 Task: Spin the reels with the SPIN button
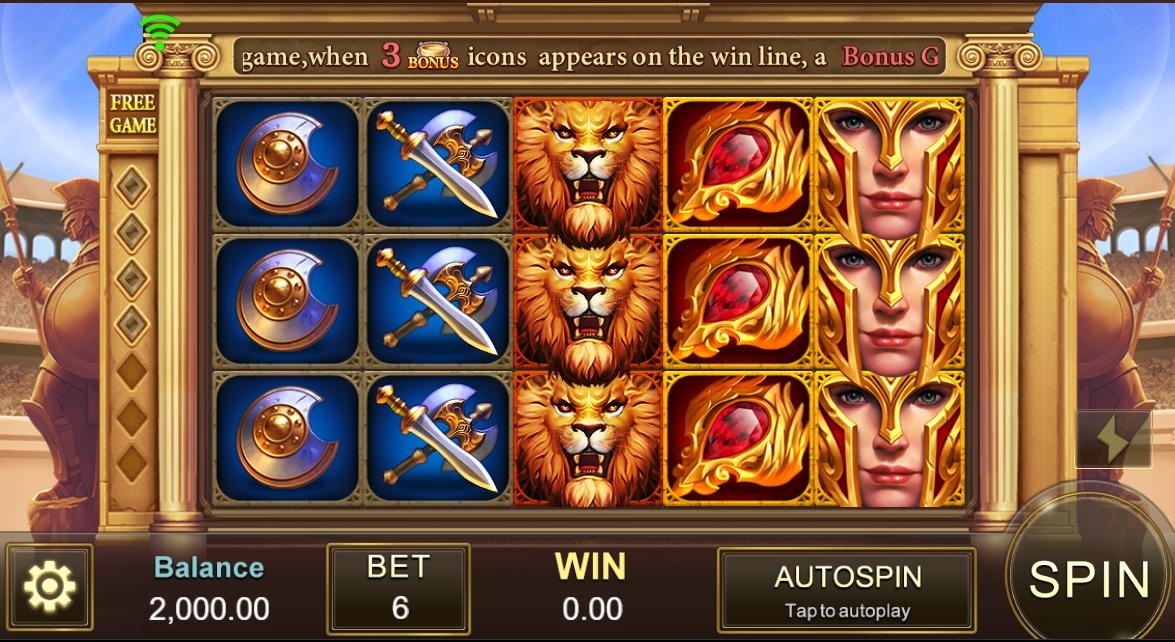(1090, 580)
